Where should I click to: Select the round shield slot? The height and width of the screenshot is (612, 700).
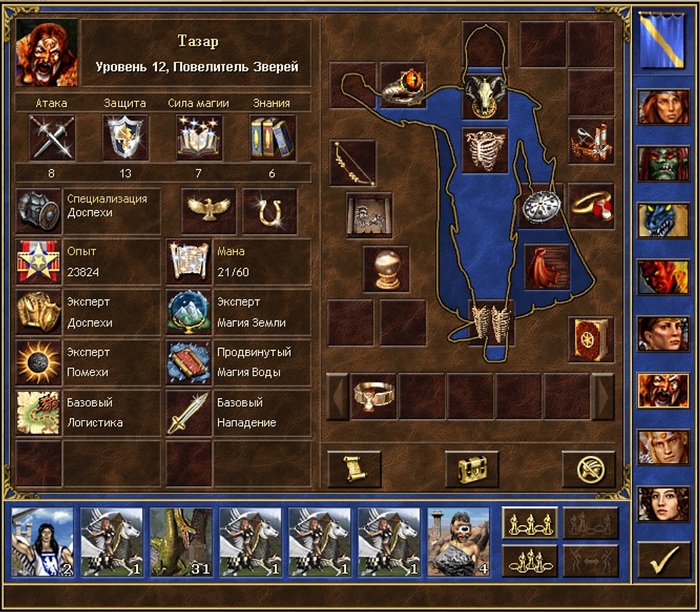(540, 206)
